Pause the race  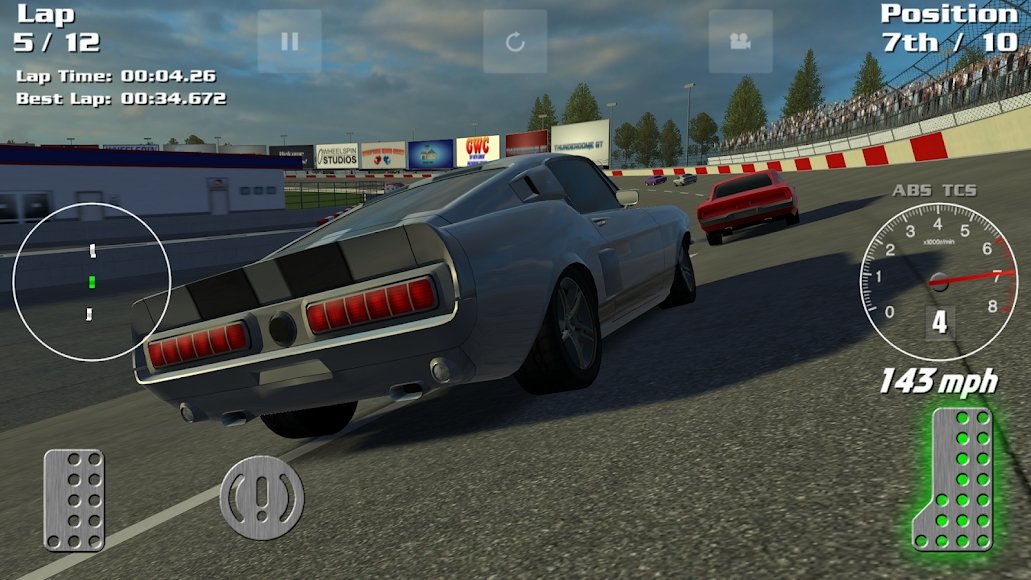(x=290, y=41)
